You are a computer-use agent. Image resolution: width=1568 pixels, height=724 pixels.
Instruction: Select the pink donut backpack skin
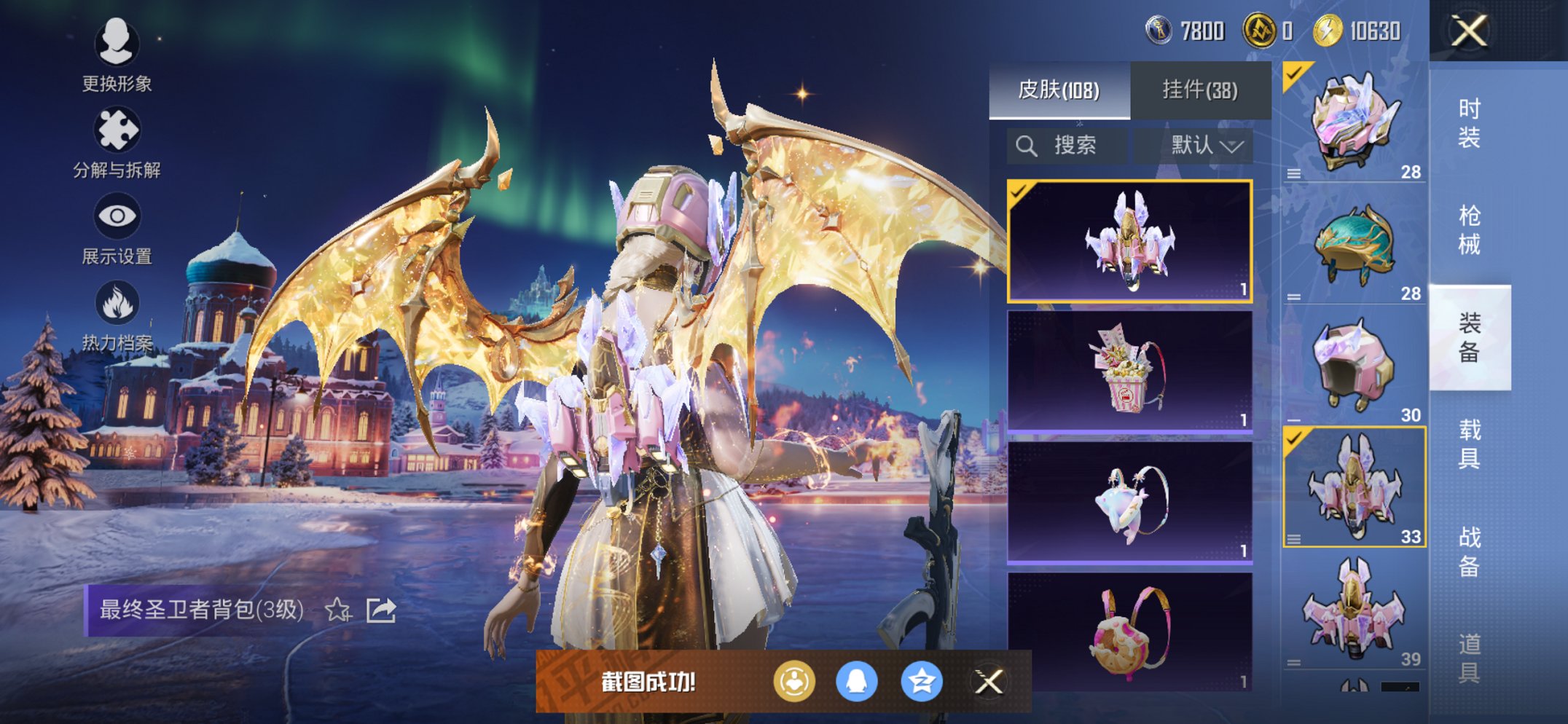coord(1129,631)
